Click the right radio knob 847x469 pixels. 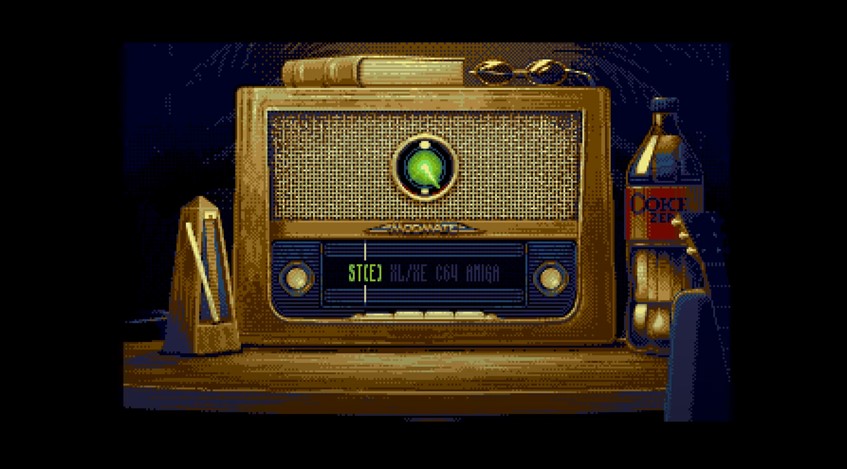click(550, 277)
